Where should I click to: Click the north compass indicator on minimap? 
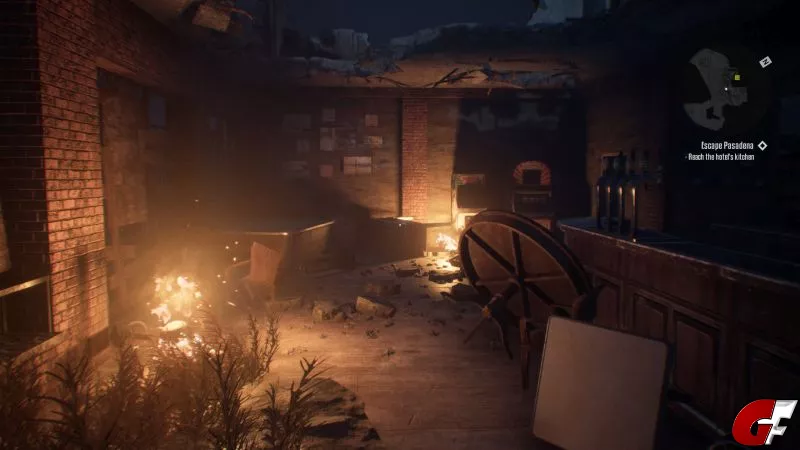click(766, 62)
